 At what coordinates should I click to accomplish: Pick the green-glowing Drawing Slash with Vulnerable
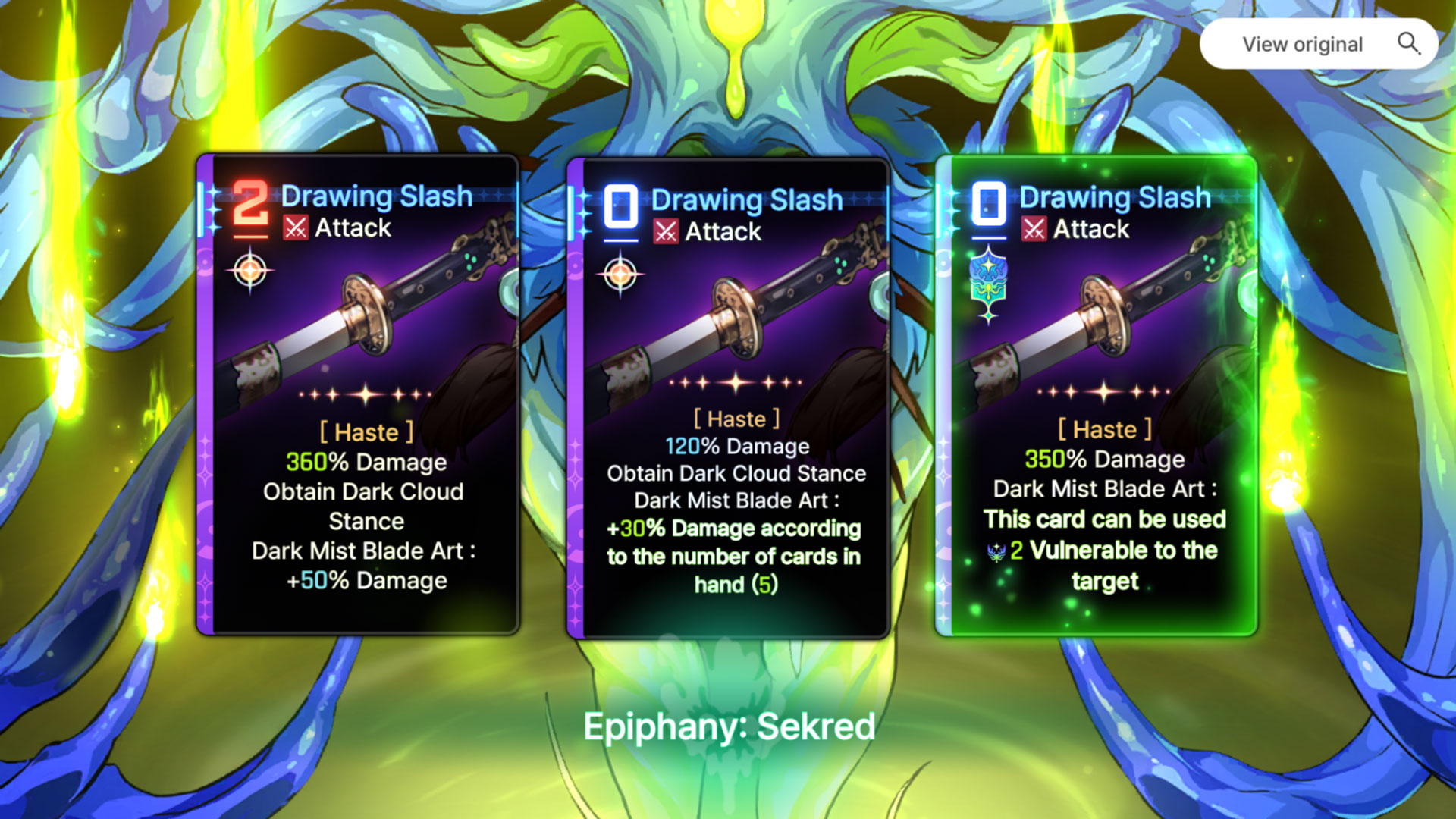(1097, 396)
